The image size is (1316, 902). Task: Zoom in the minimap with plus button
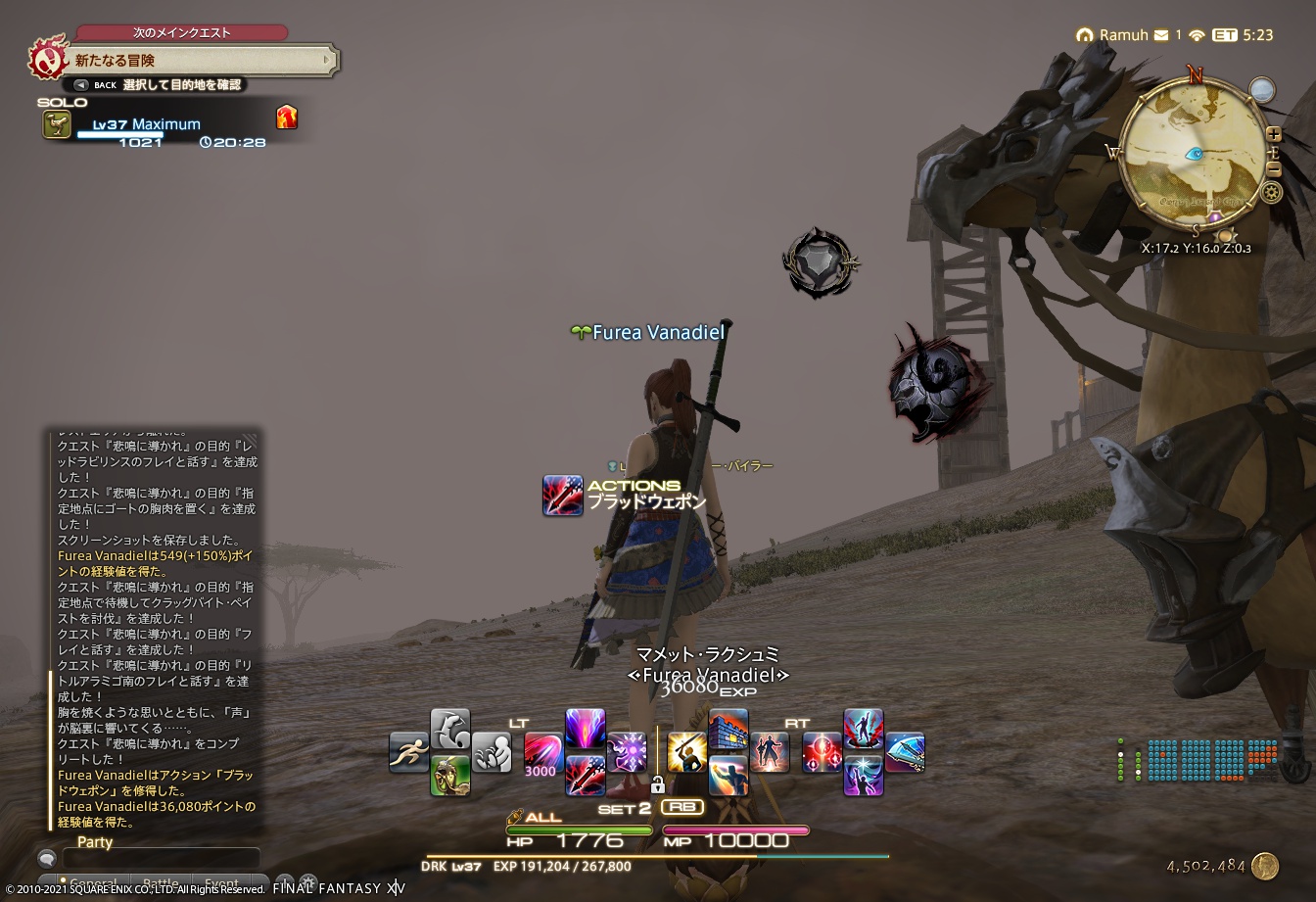[x=1273, y=133]
